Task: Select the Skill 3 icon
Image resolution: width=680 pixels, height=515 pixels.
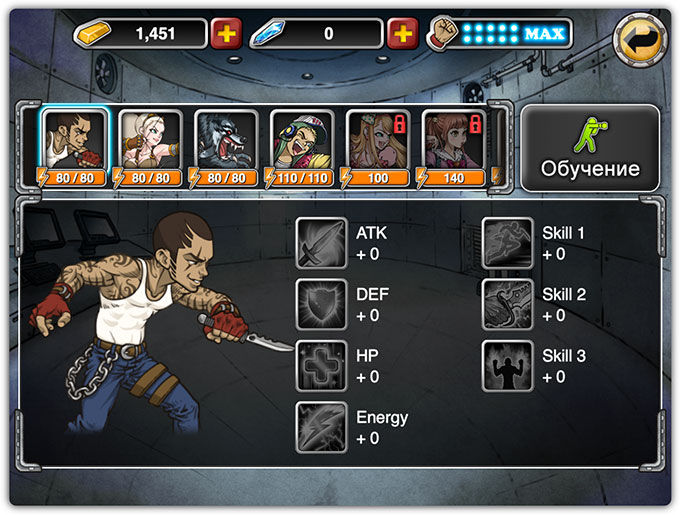Action: click(507, 366)
